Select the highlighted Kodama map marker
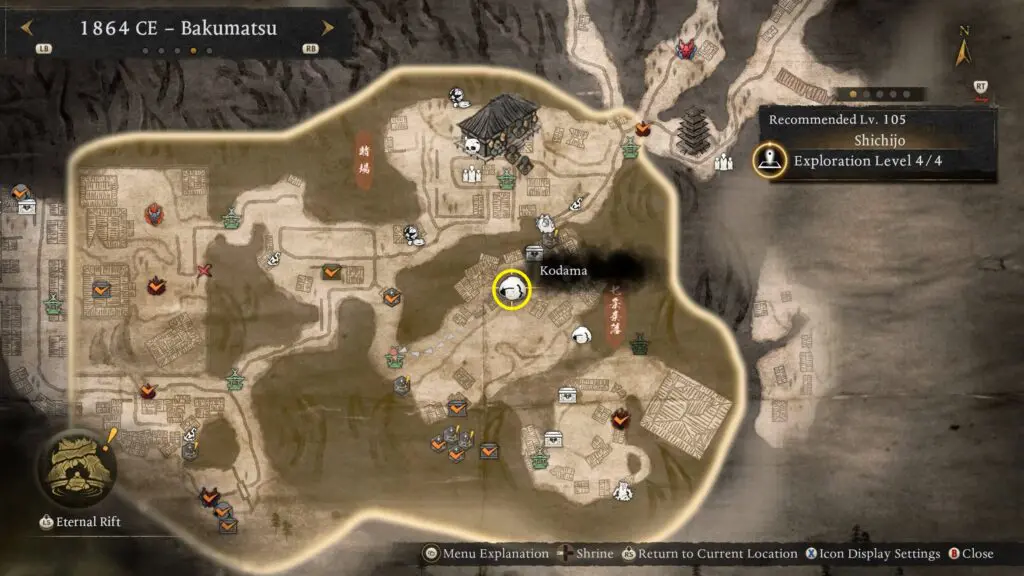The image size is (1024, 576). coord(512,290)
